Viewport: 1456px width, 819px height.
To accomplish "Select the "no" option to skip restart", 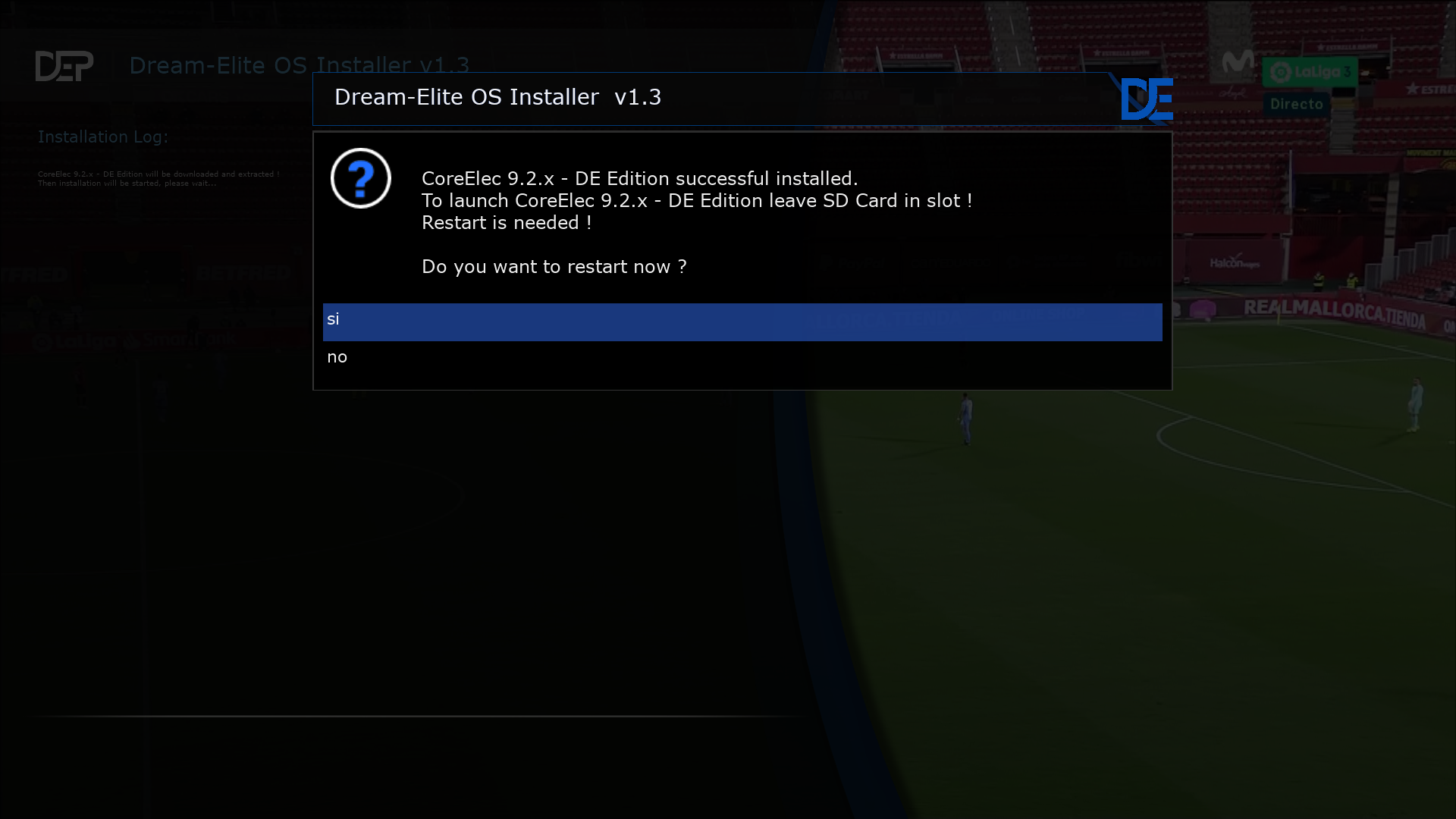I will coord(742,358).
